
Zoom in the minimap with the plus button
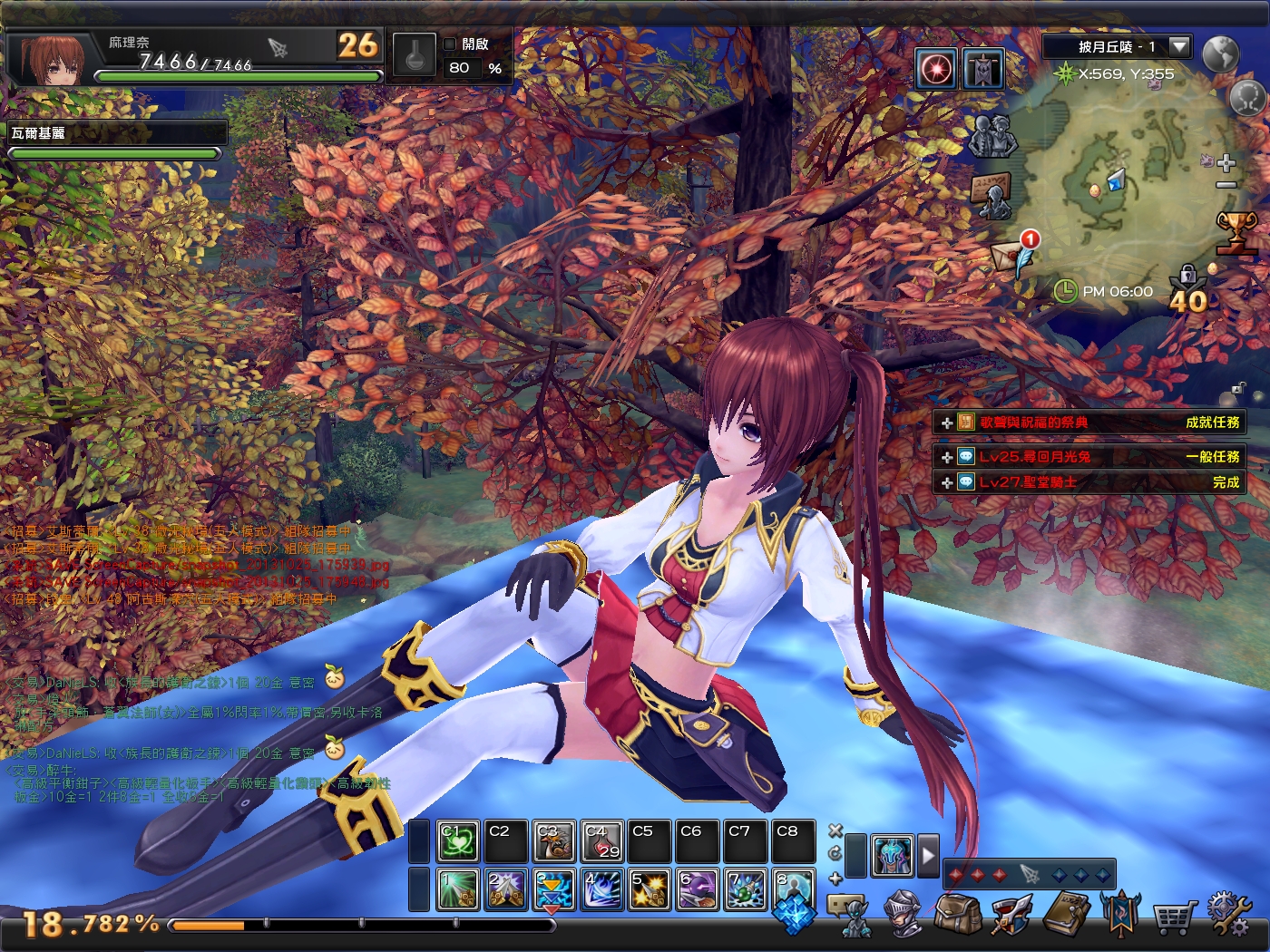(1226, 161)
